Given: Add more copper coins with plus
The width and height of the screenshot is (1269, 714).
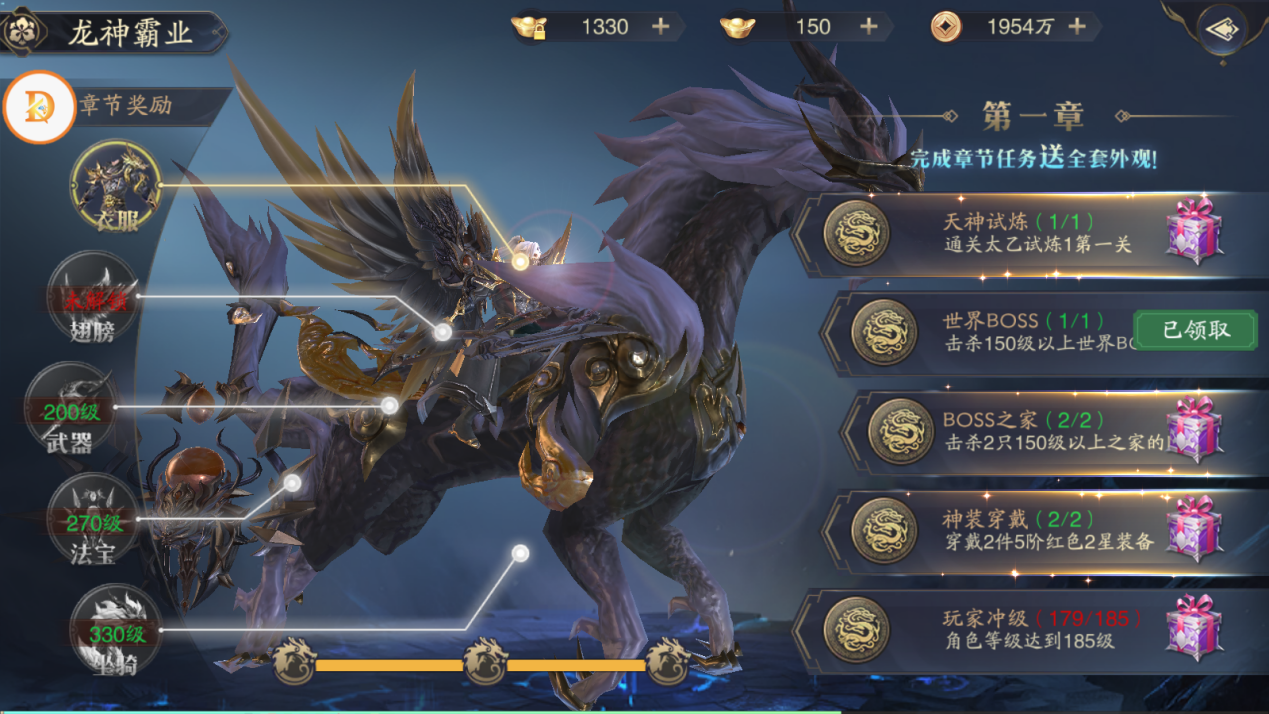Looking at the screenshot, I should pyautogui.click(x=1077, y=27).
